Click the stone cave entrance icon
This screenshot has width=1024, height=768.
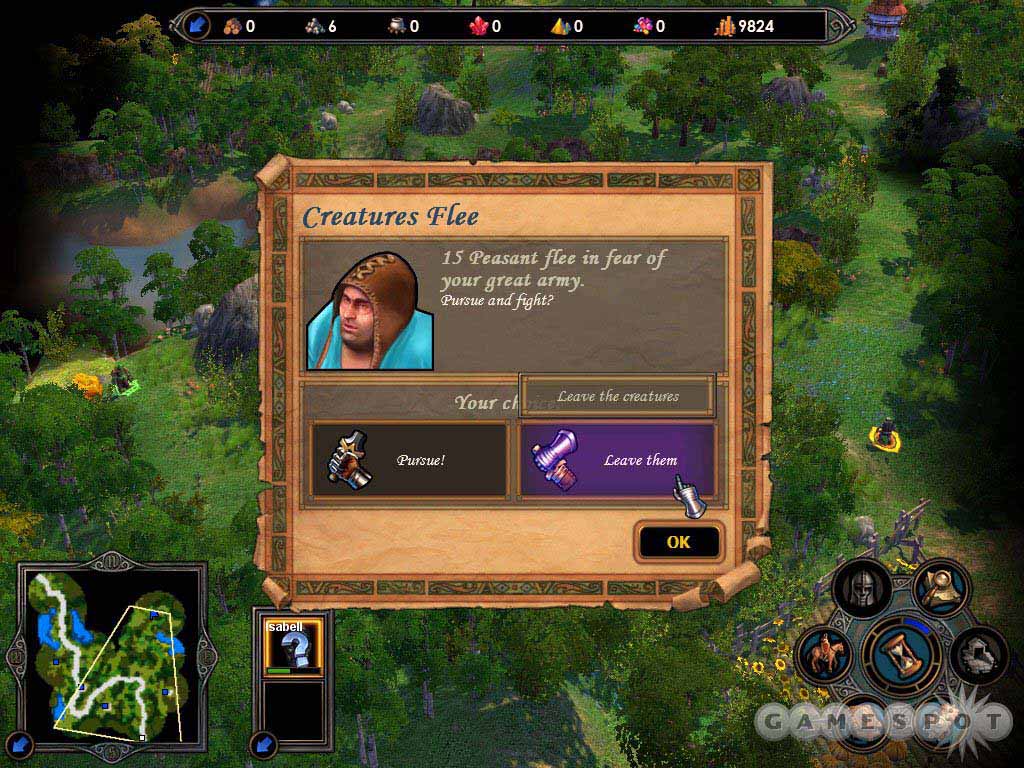coord(977,655)
